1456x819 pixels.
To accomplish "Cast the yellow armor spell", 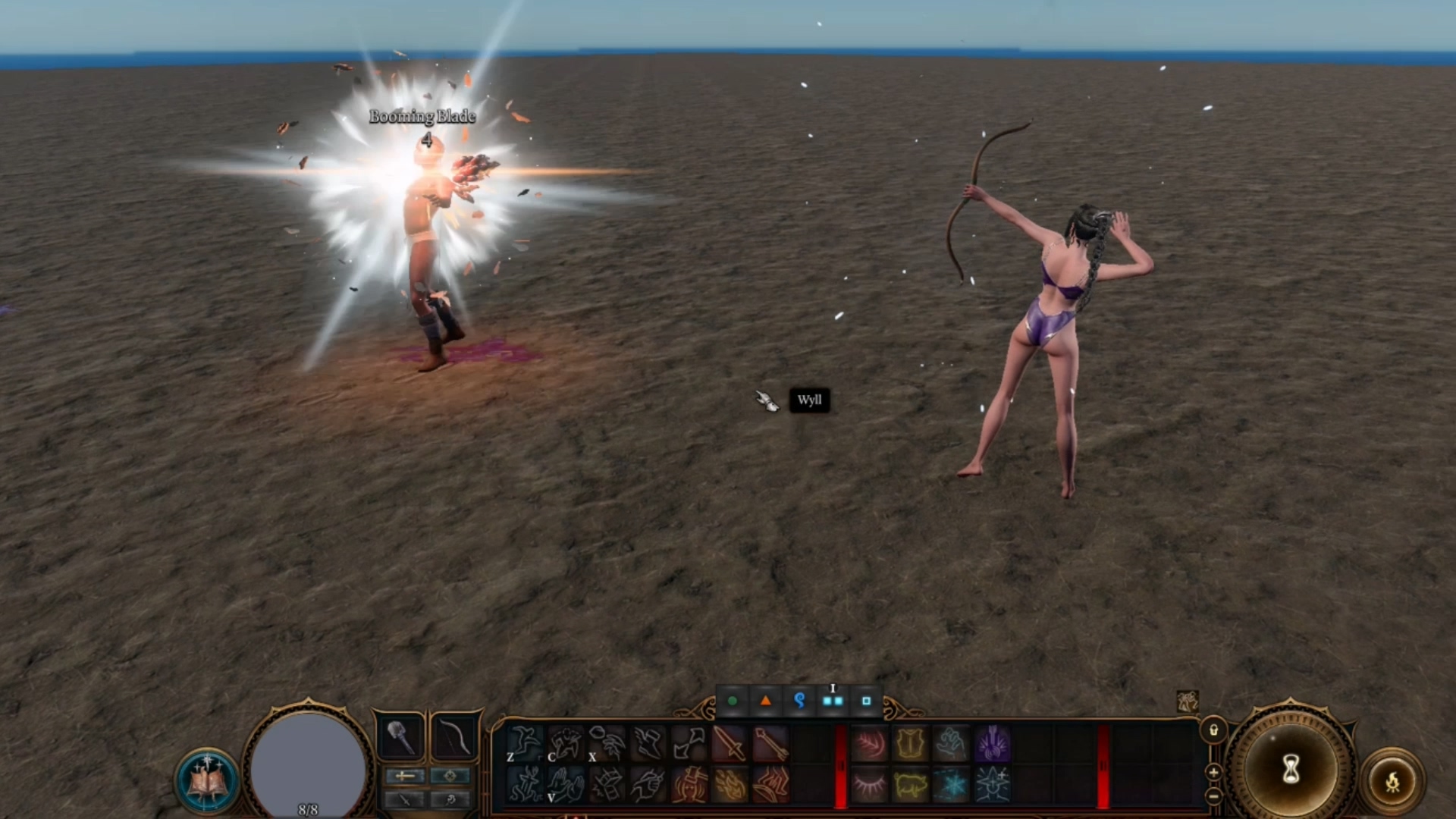I will (x=910, y=742).
